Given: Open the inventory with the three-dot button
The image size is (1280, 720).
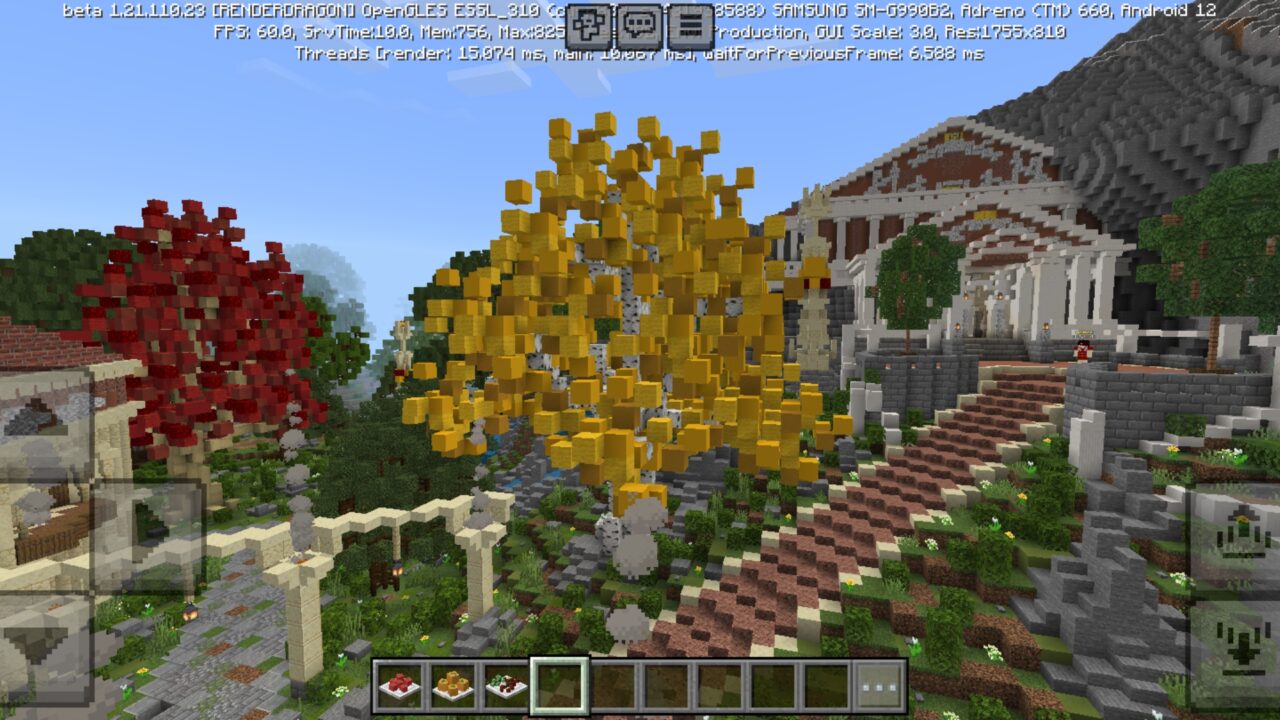Looking at the screenshot, I should point(879,685).
